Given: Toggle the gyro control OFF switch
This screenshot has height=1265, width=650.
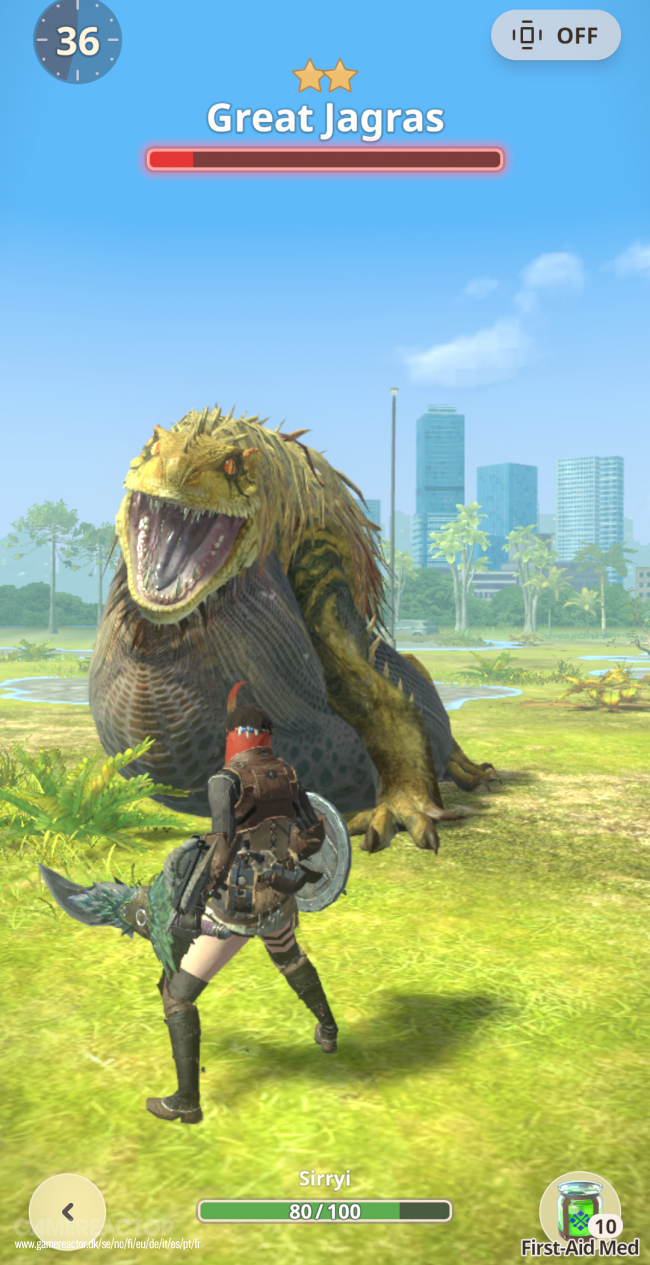Looking at the screenshot, I should coord(556,36).
